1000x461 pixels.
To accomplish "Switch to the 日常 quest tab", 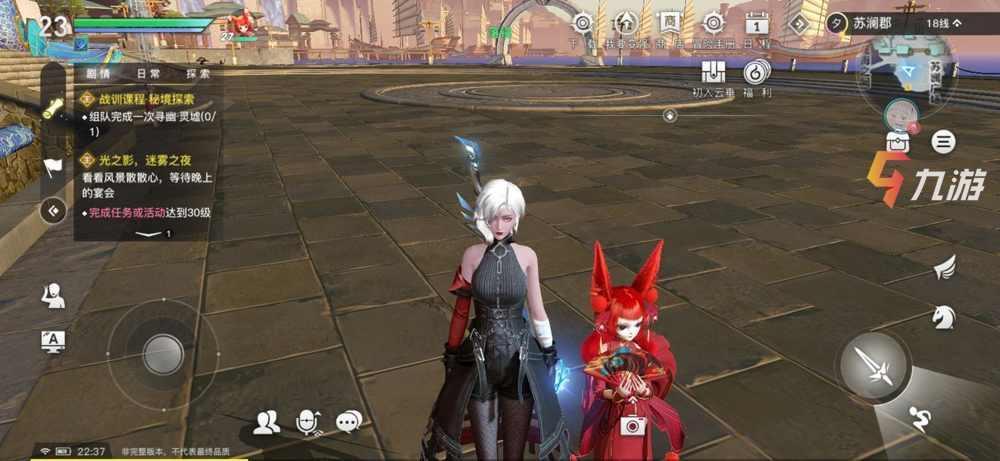I will coord(148,74).
